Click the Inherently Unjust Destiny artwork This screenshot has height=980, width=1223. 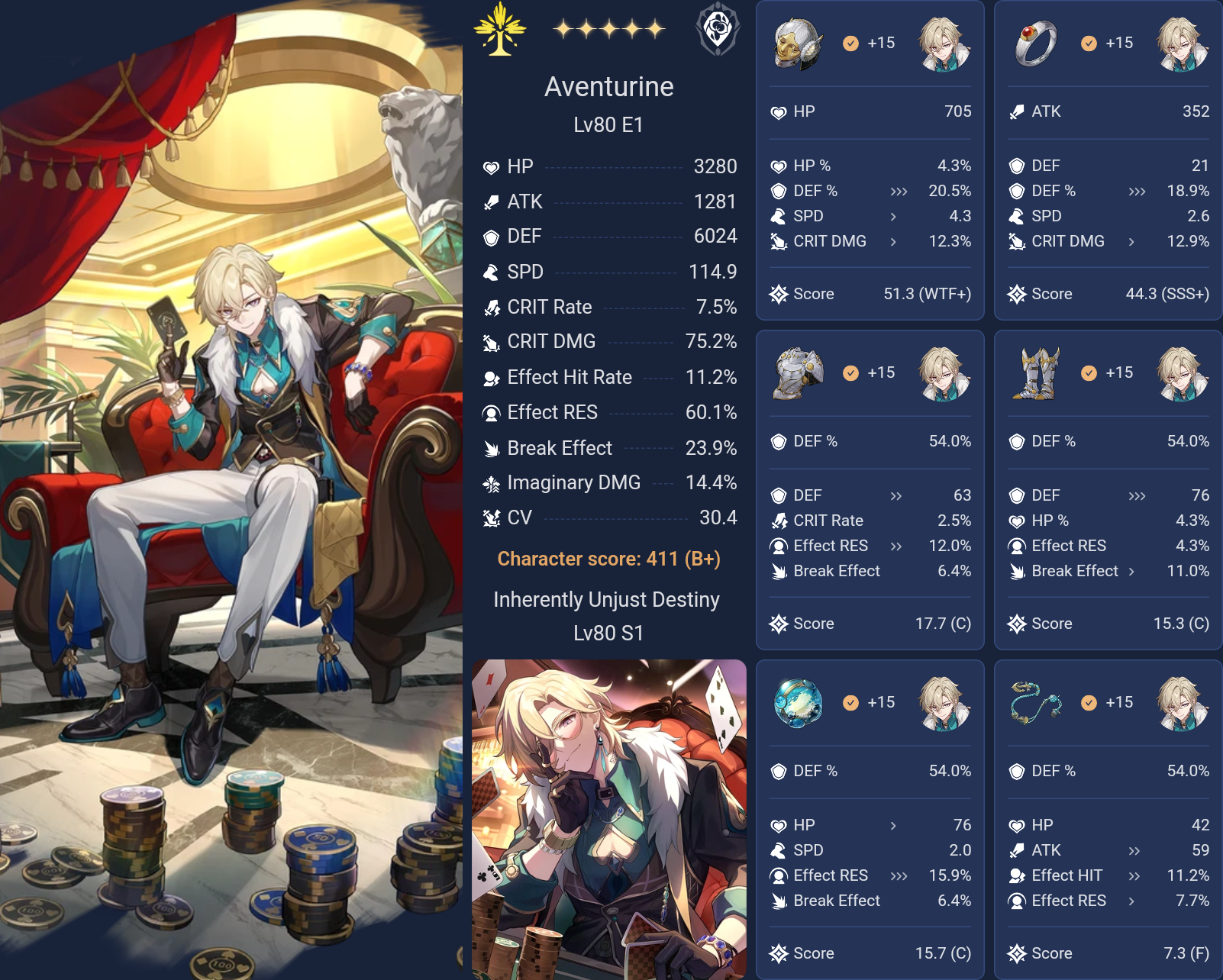click(x=608, y=817)
